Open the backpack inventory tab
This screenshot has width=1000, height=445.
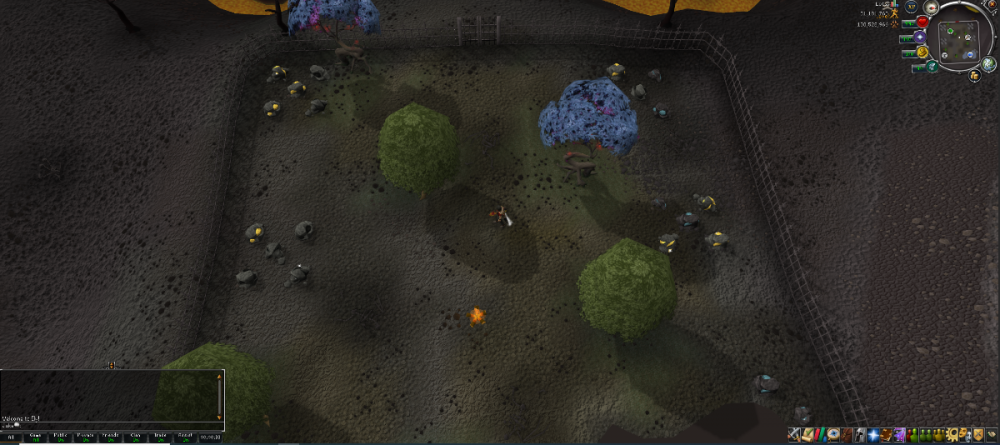(x=847, y=435)
